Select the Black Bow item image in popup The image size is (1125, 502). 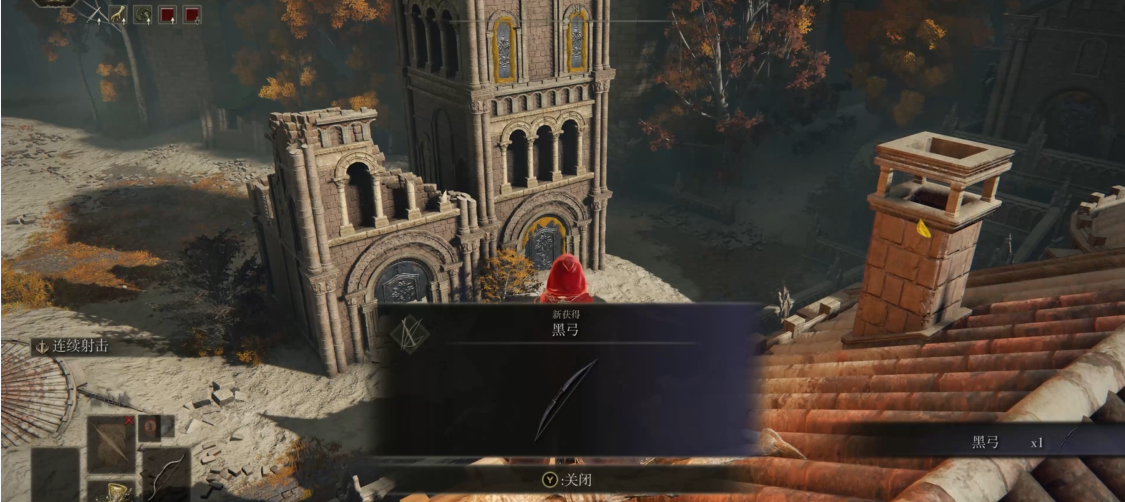(x=565, y=400)
